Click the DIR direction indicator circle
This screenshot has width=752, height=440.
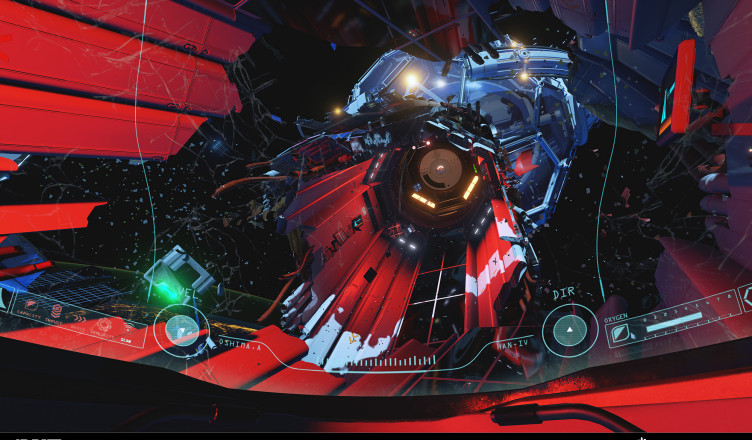[570, 330]
